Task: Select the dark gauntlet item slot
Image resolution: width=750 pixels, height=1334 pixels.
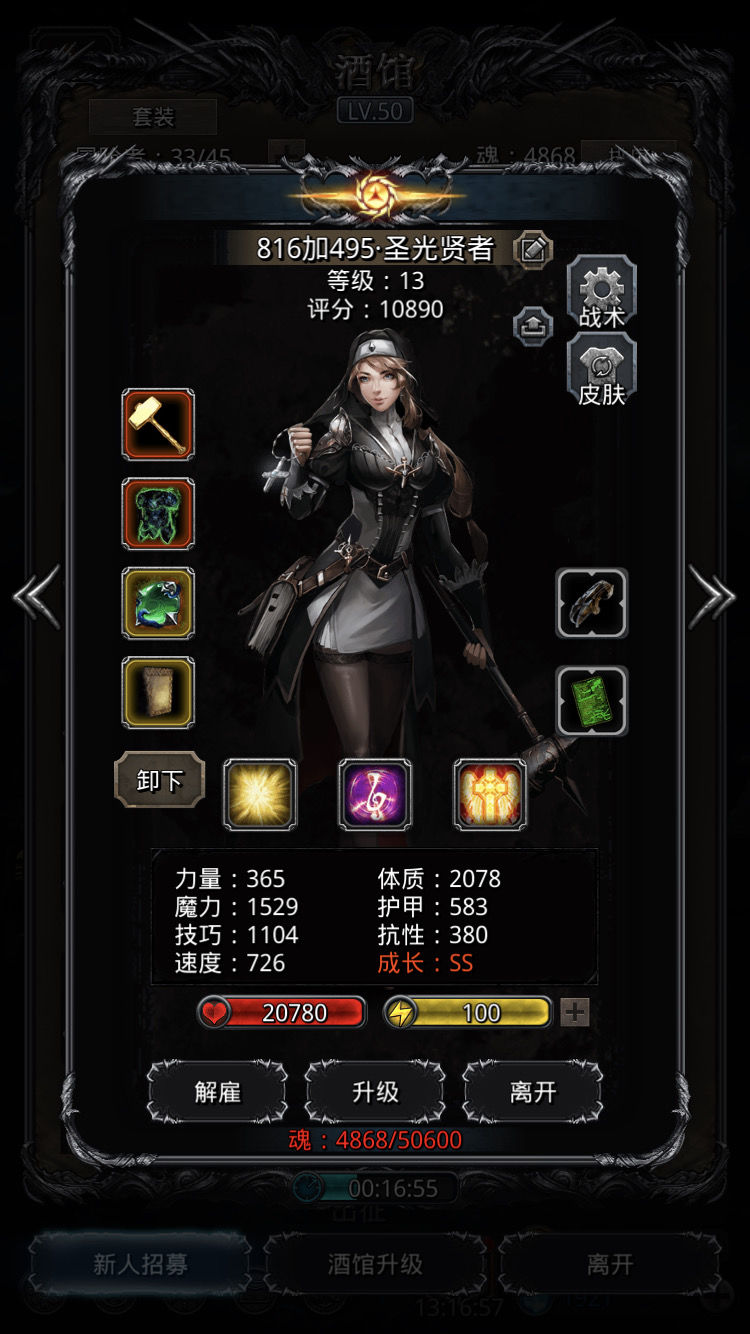Action: 592,603
